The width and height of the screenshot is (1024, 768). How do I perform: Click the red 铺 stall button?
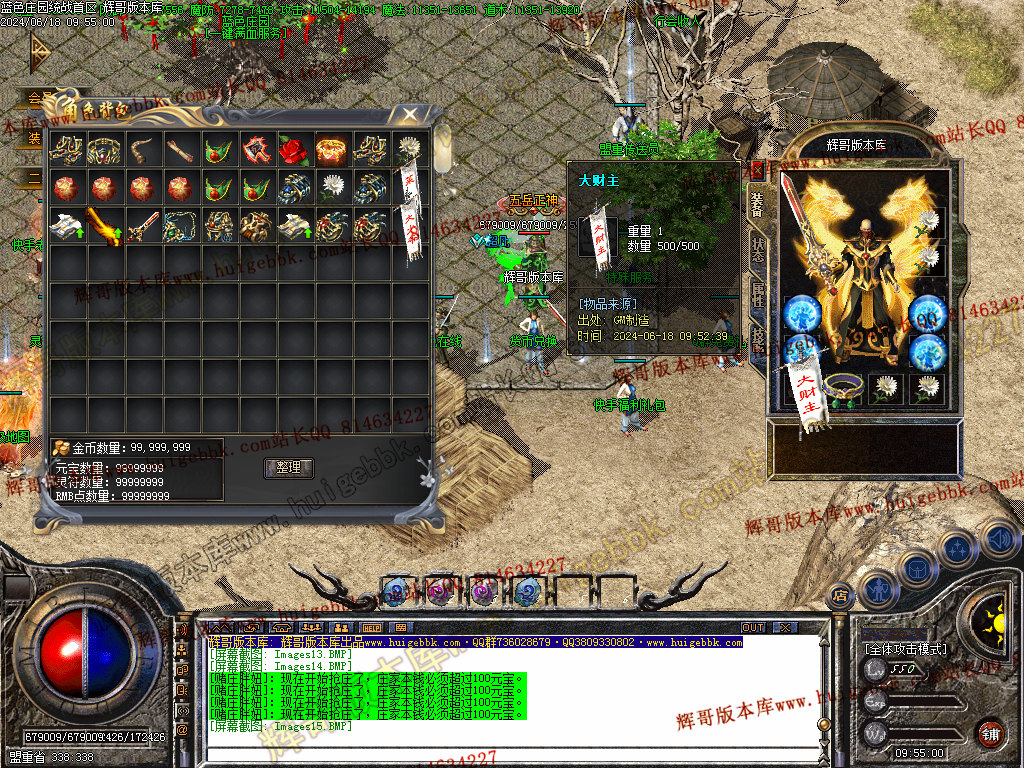(990, 732)
